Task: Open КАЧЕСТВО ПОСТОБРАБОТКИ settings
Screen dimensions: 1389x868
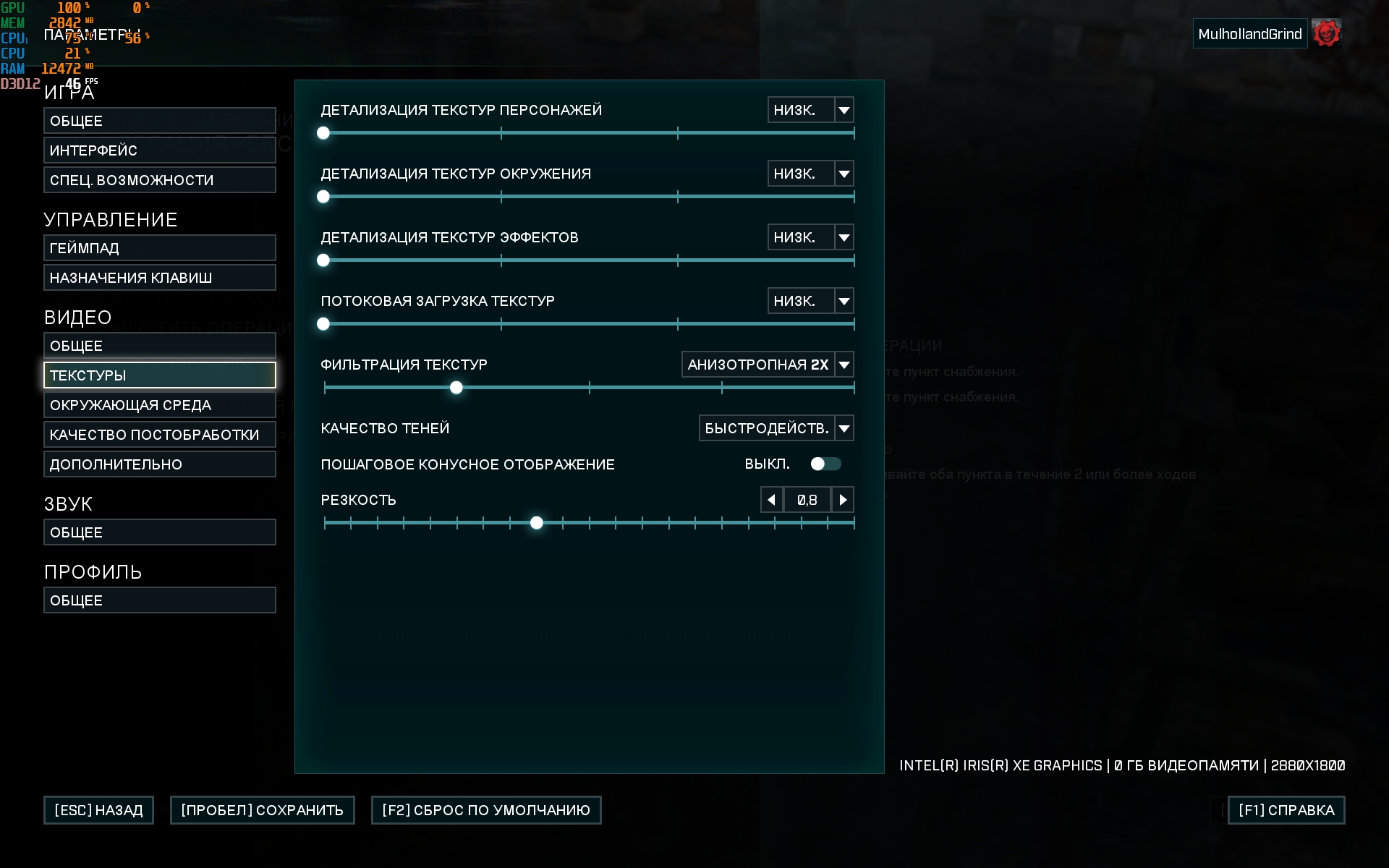Action: (x=159, y=435)
